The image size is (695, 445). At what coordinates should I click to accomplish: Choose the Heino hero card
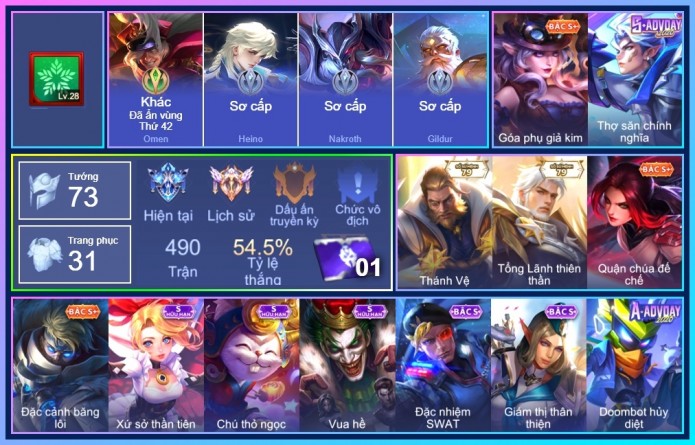[250, 80]
